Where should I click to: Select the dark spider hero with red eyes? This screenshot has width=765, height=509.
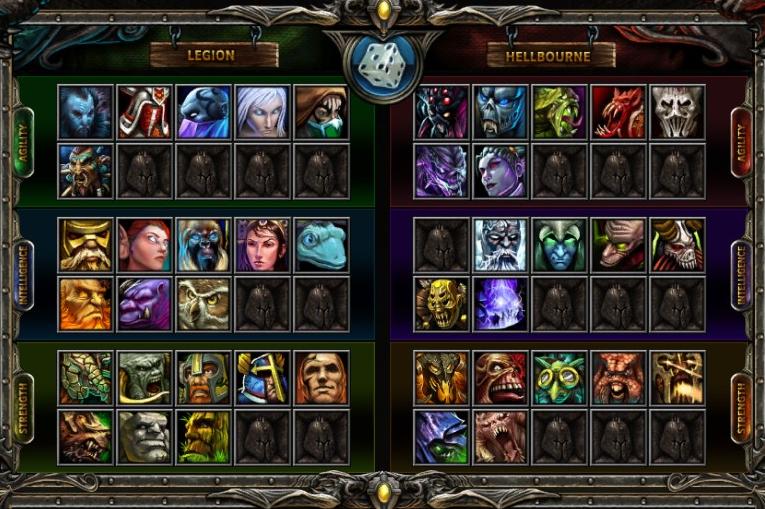[441, 112]
